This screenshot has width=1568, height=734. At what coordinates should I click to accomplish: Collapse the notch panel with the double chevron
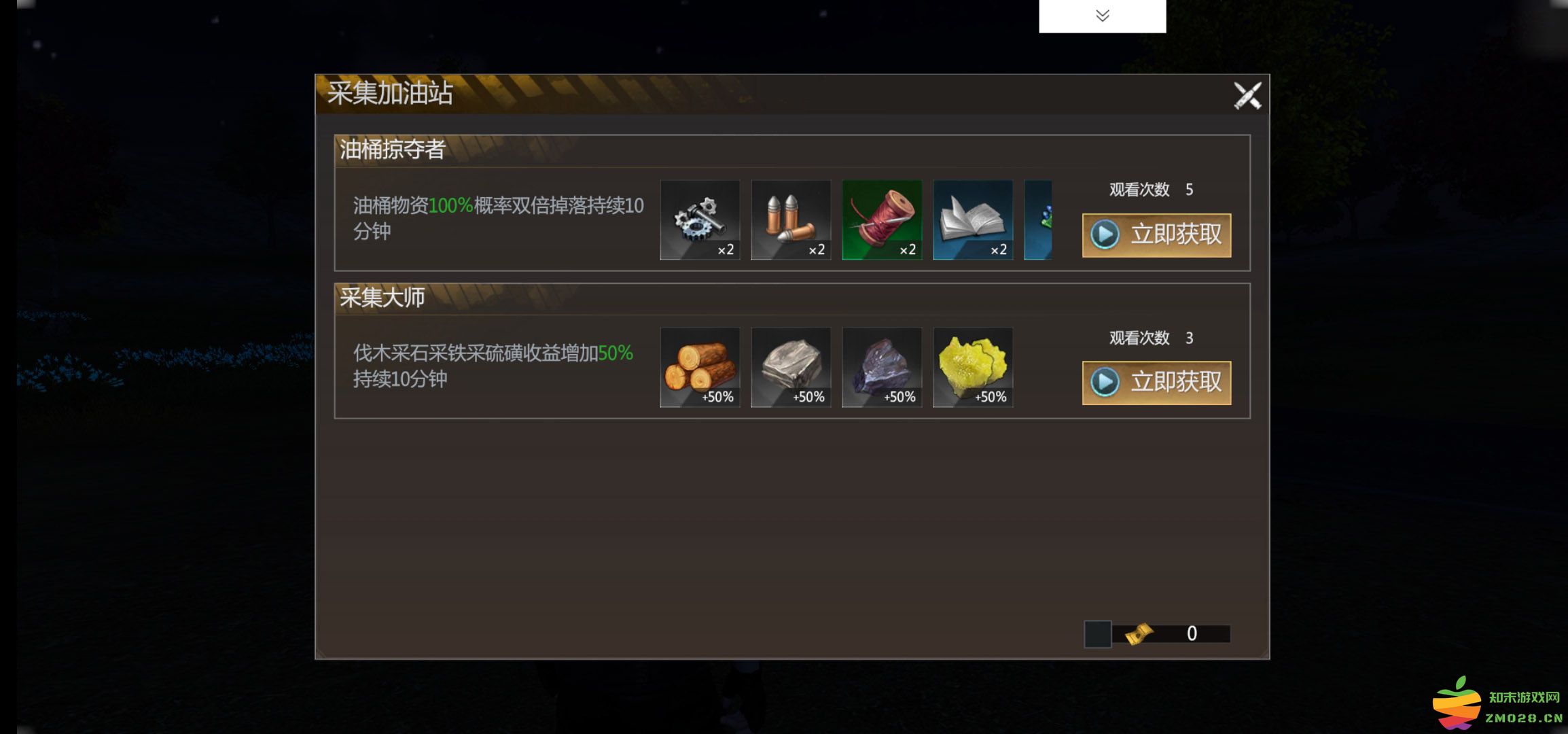(x=1103, y=14)
